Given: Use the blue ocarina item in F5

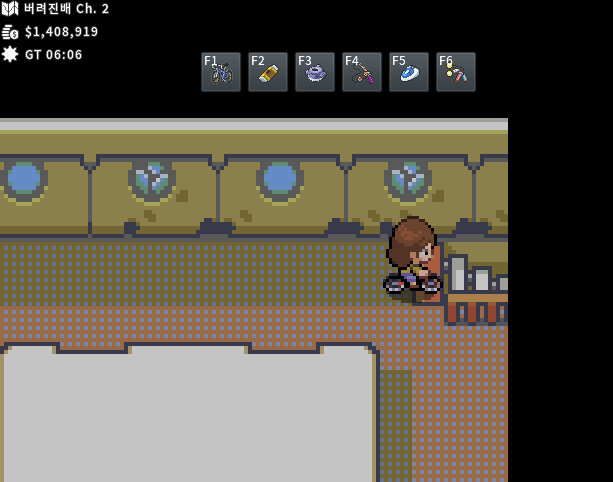Looking at the screenshot, I should point(409,72).
